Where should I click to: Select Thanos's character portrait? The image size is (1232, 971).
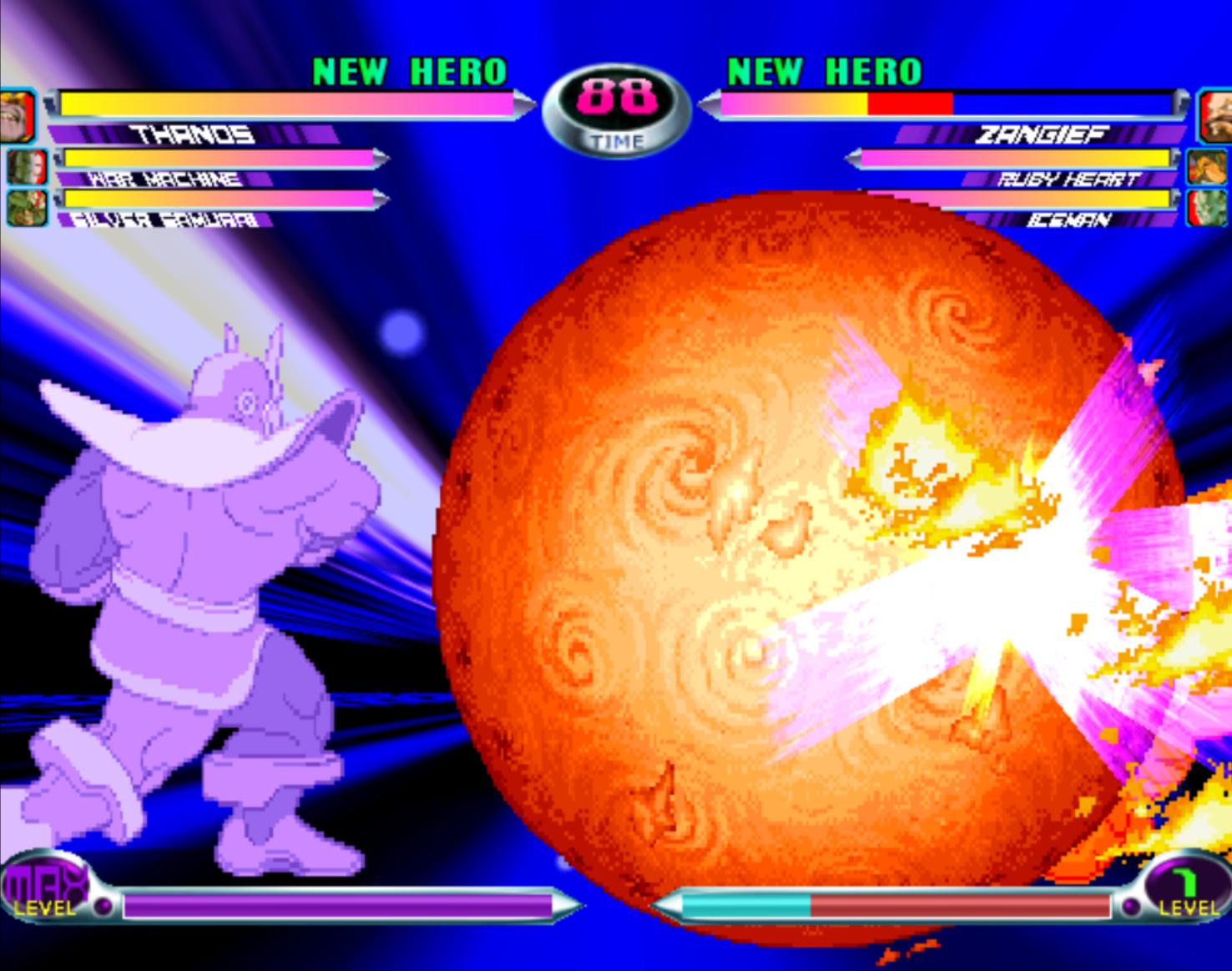(17, 115)
